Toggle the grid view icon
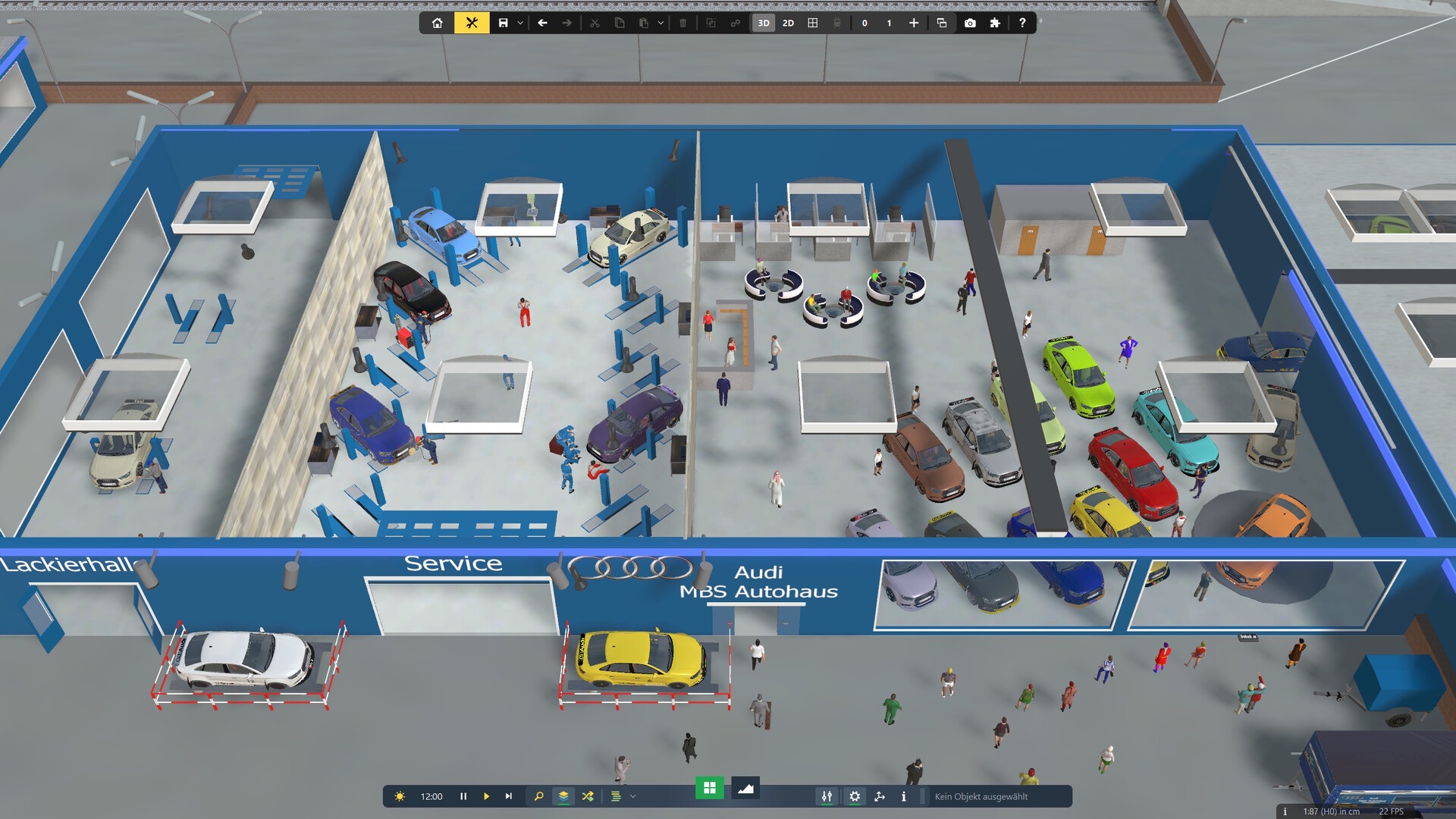Image resolution: width=1456 pixels, height=819 pixels. tap(813, 23)
